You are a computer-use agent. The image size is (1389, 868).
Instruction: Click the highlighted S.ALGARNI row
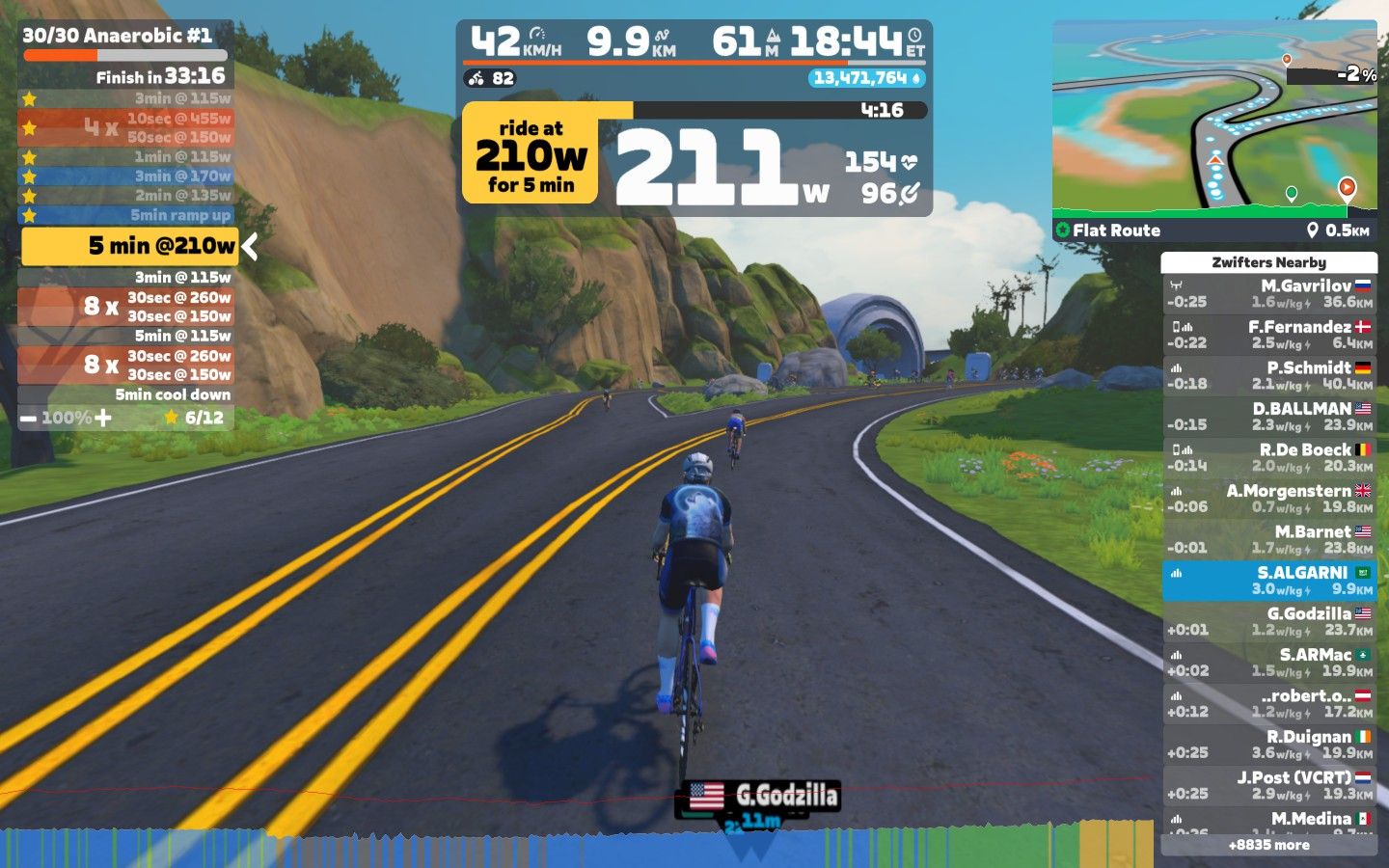tap(1268, 581)
